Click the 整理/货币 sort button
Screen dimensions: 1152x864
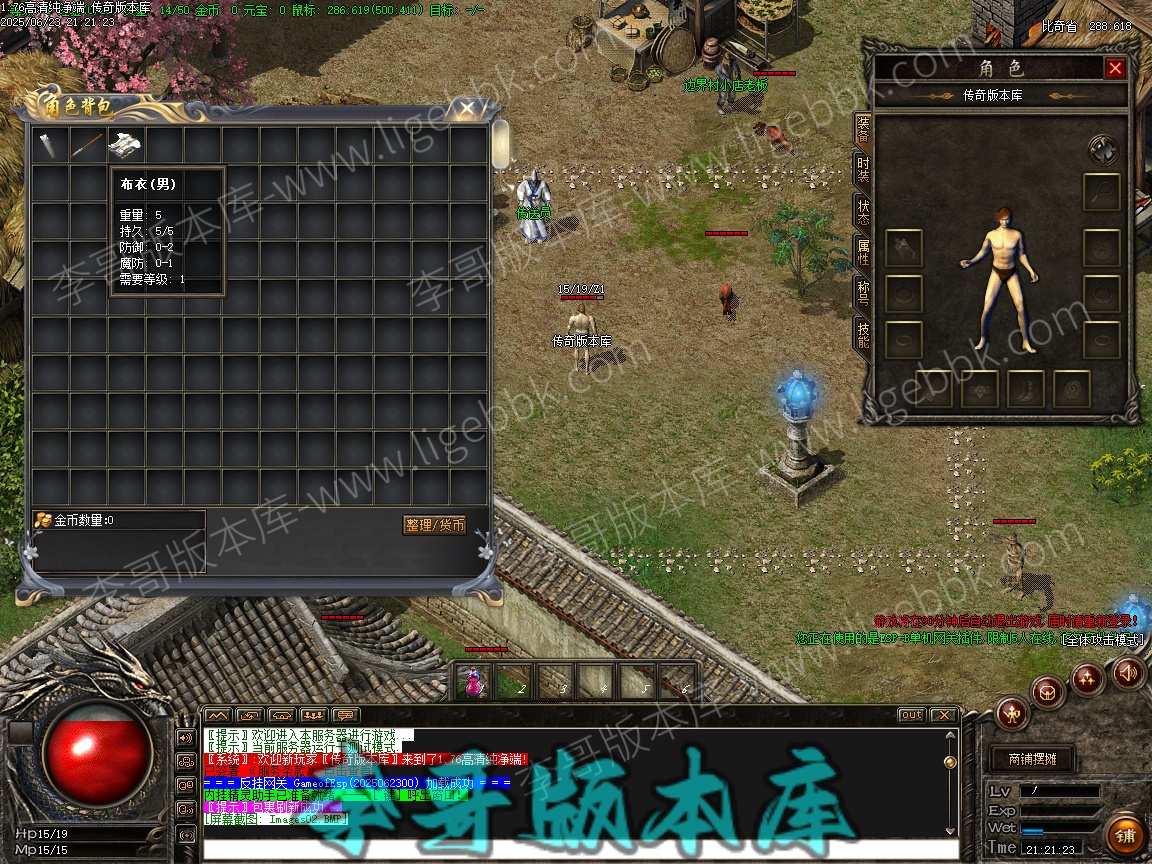tap(435, 525)
